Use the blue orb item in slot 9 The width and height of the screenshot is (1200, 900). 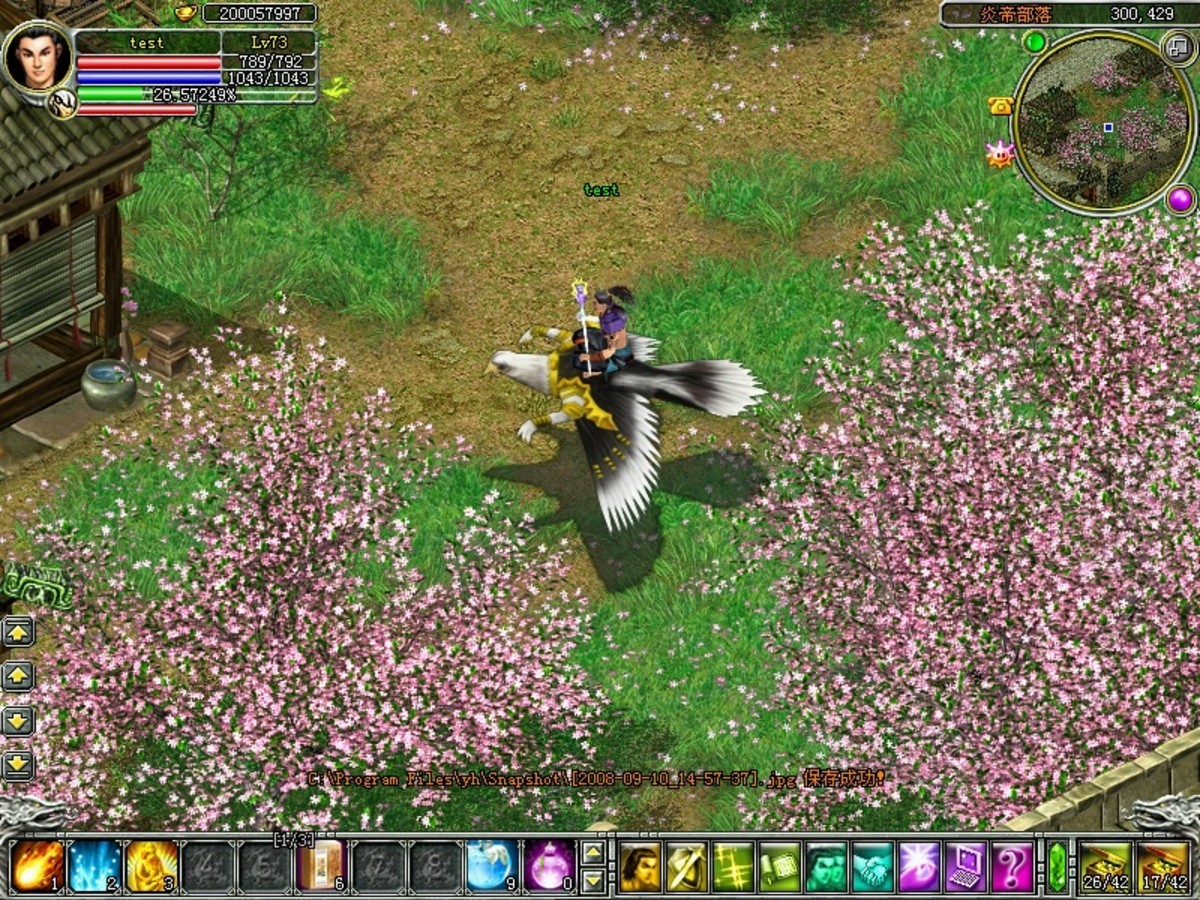[x=492, y=866]
